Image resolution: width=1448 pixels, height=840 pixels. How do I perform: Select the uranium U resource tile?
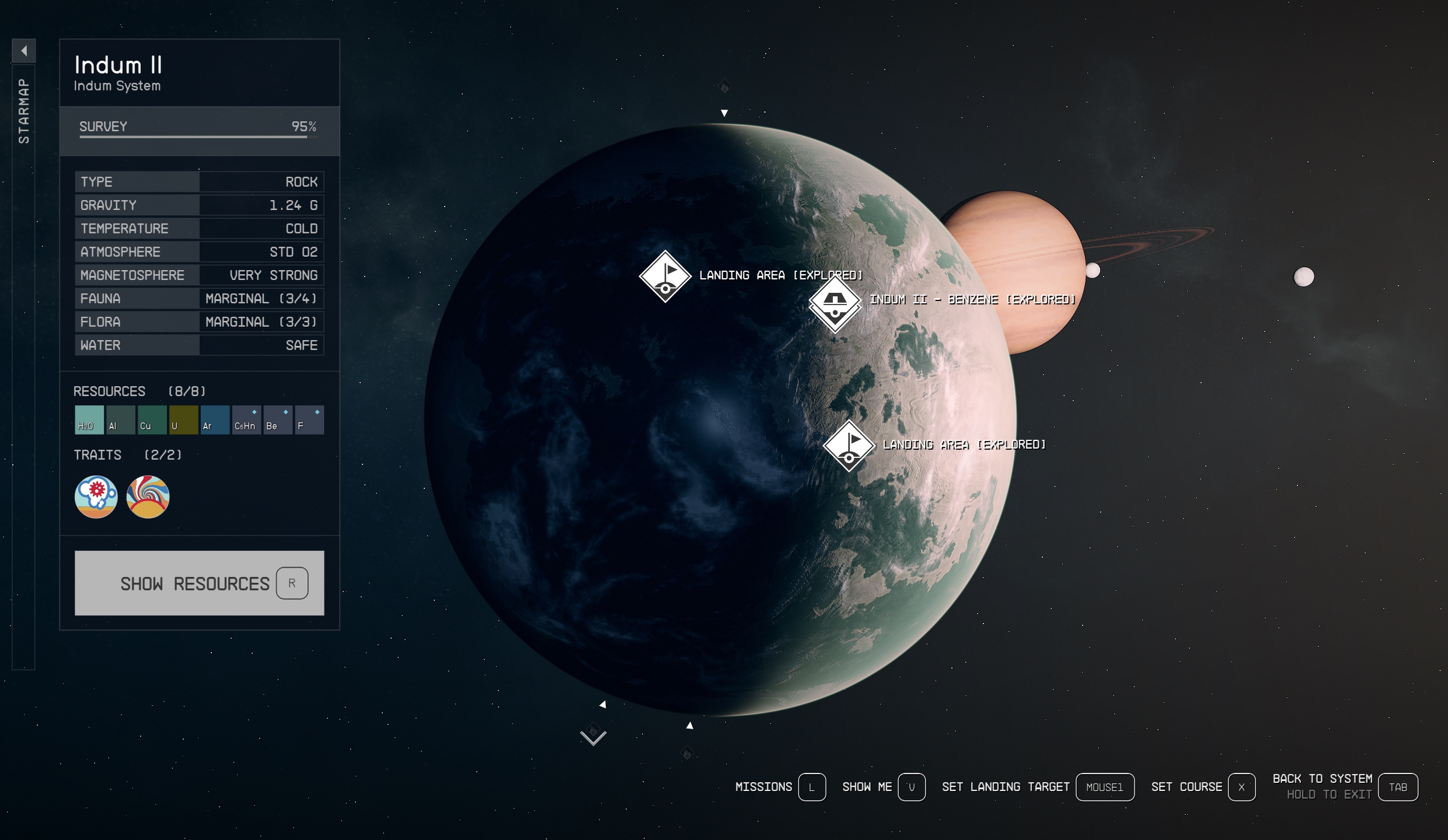tap(184, 420)
